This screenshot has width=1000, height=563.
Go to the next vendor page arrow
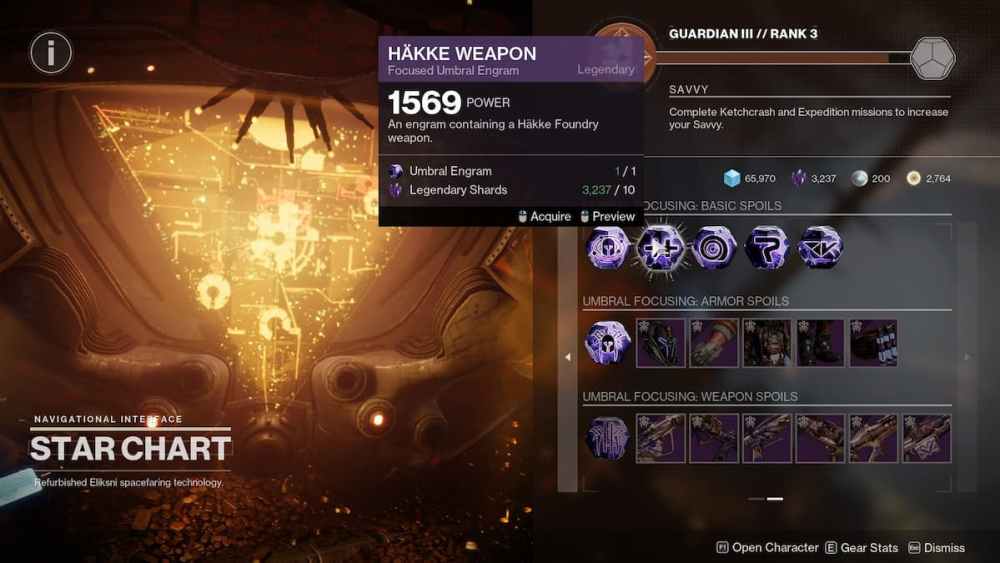click(x=966, y=356)
